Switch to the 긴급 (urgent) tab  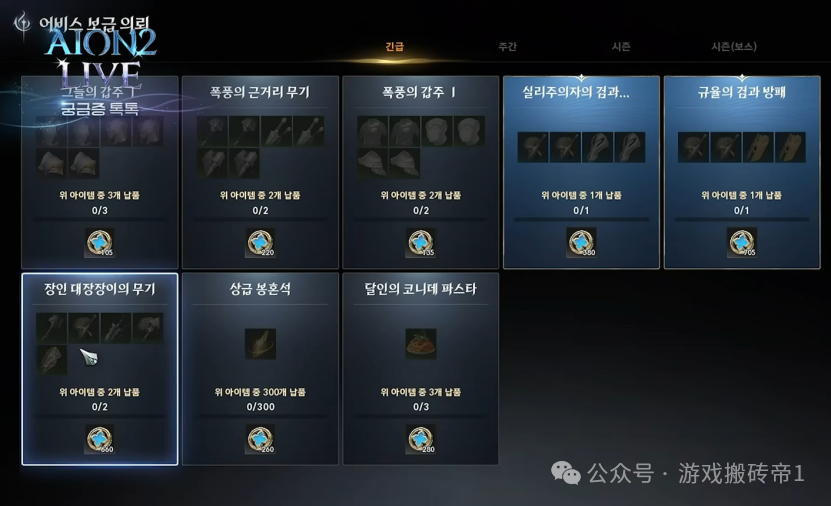point(395,47)
